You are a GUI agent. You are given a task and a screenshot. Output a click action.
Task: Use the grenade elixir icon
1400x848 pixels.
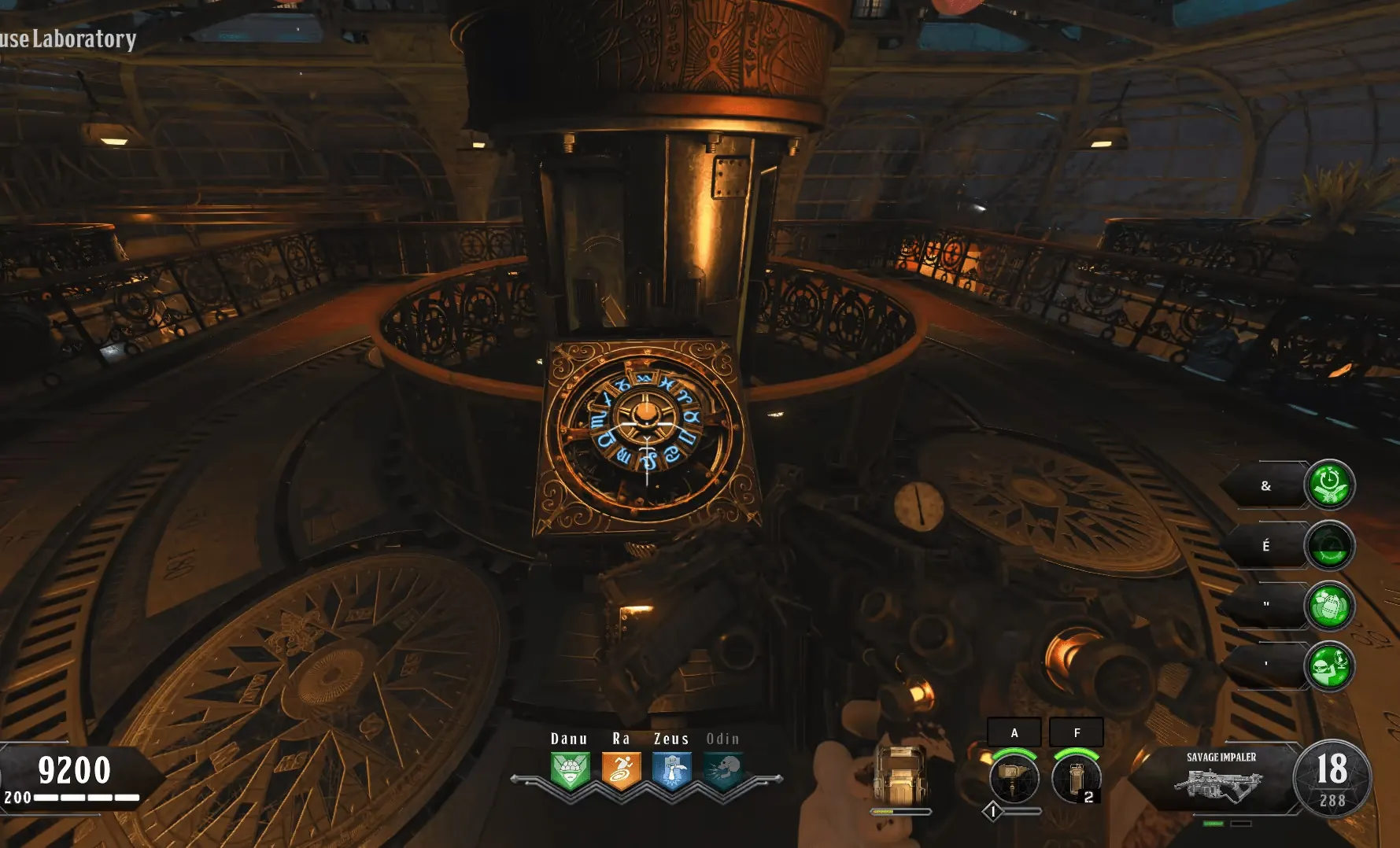[x=1329, y=607]
